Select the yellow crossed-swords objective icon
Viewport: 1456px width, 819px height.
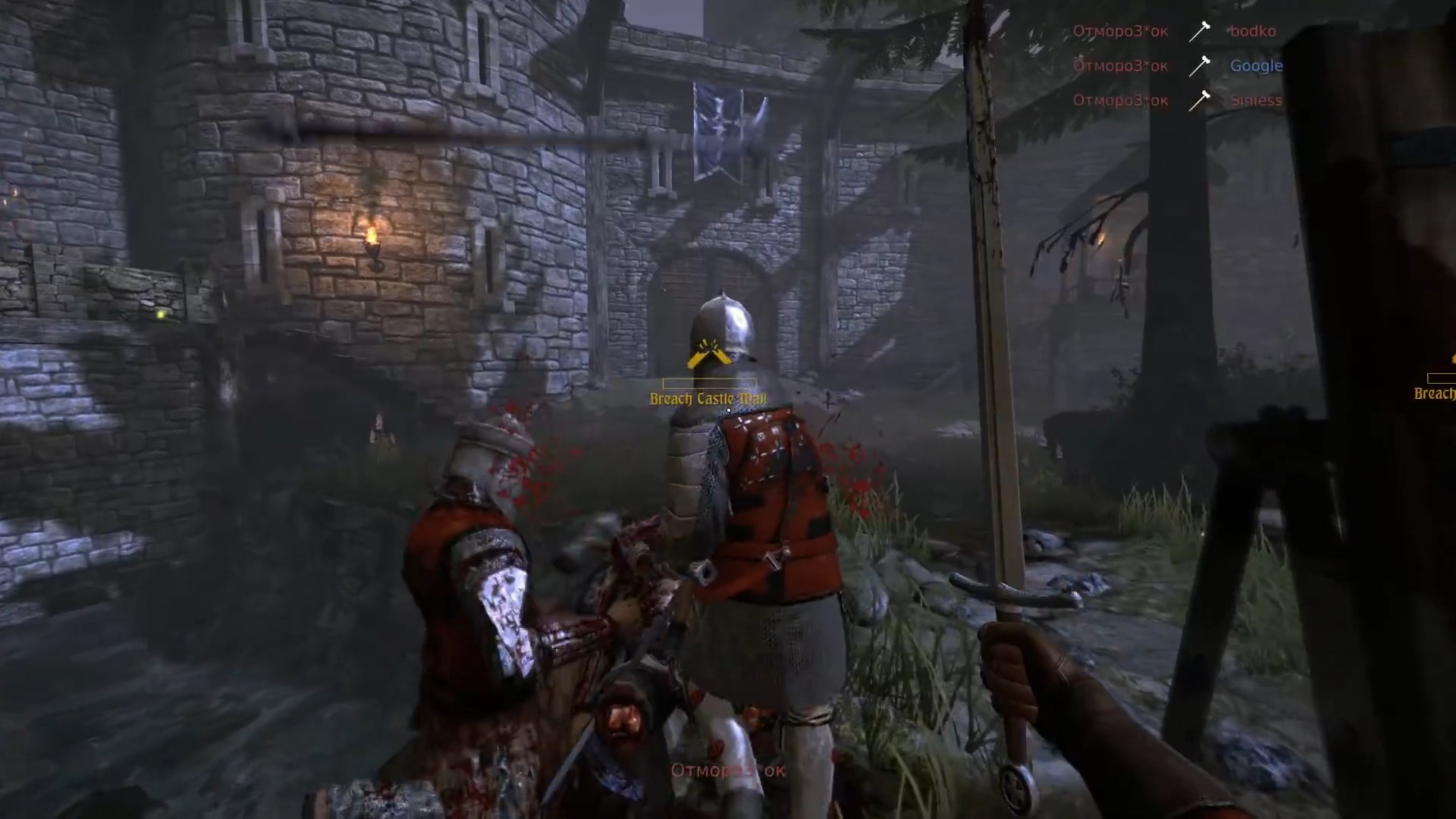pyautogui.click(x=709, y=352)
